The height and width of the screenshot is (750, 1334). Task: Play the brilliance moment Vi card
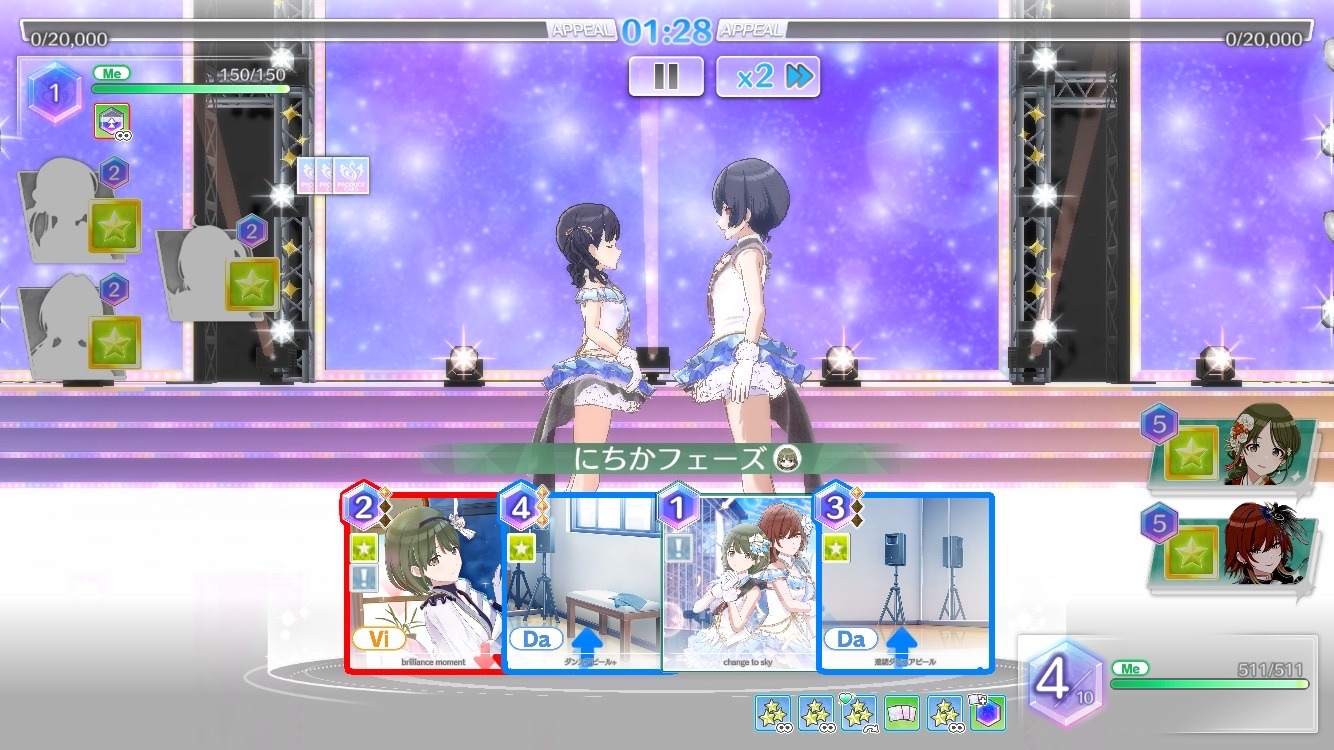(x=424, y=582)
